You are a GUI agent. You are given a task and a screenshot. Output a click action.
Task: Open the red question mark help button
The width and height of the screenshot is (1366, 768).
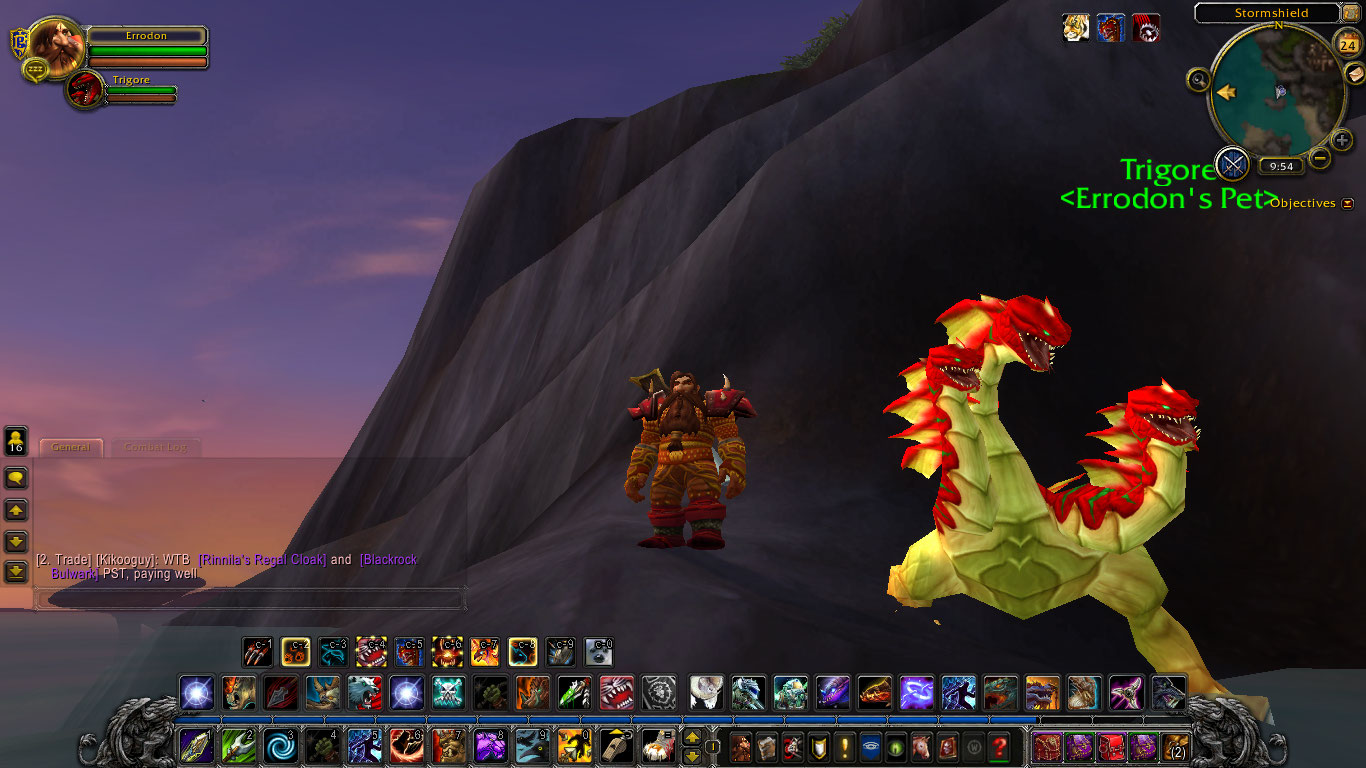[998, 747]
